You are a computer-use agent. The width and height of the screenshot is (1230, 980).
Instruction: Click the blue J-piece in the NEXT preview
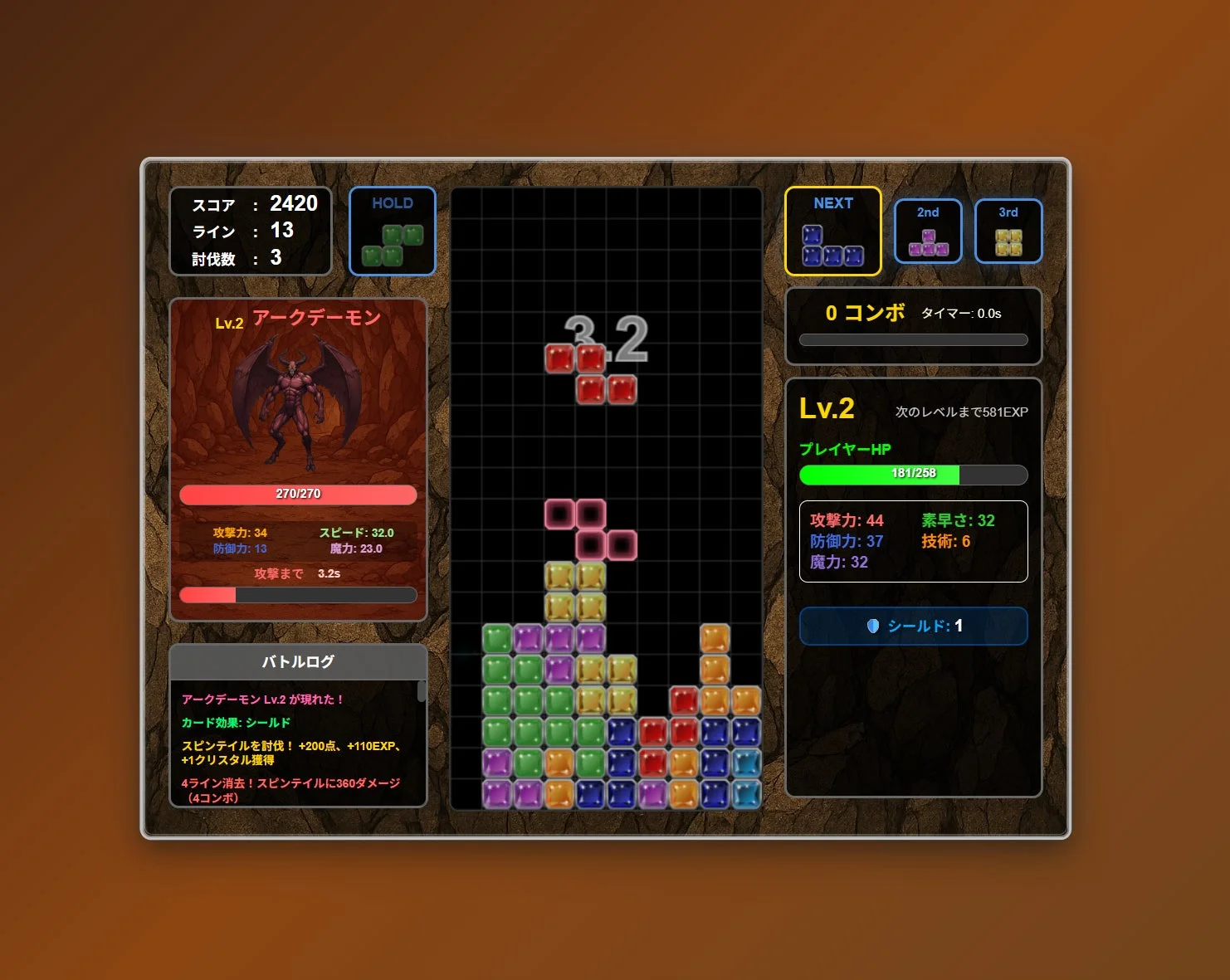point(832,245)
